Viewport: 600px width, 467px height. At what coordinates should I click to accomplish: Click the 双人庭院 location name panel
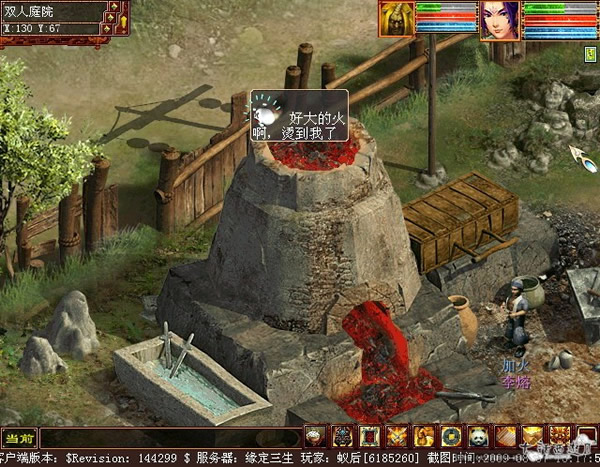tap(50, 12)
